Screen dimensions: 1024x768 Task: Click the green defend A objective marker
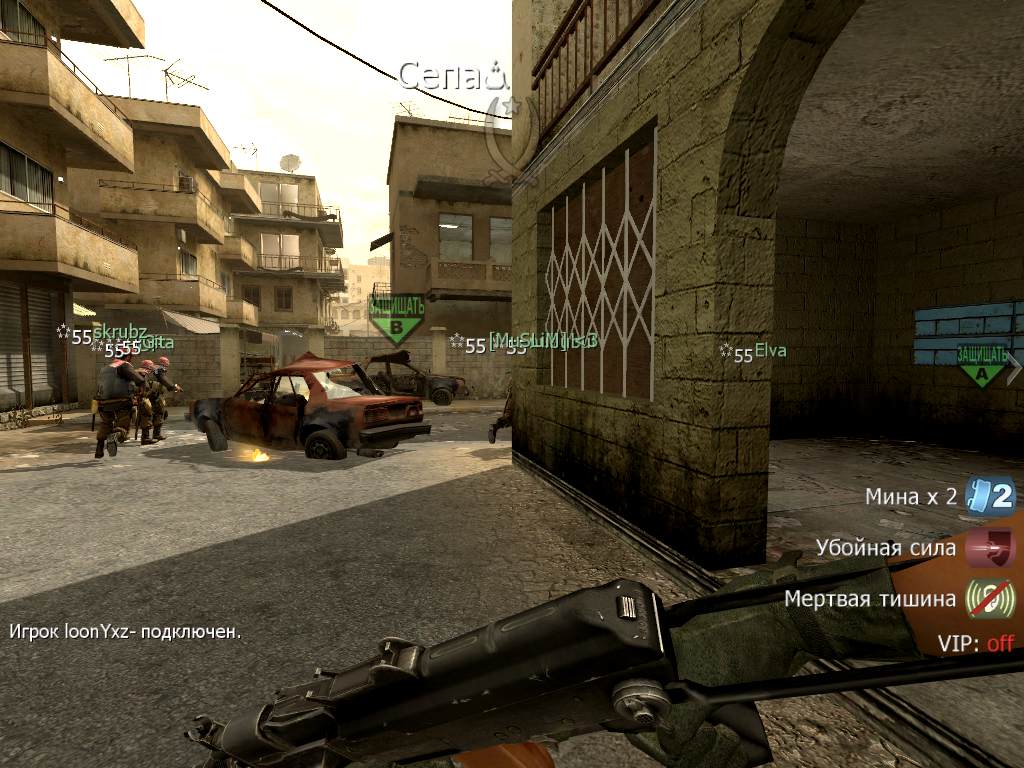[981, 365]
